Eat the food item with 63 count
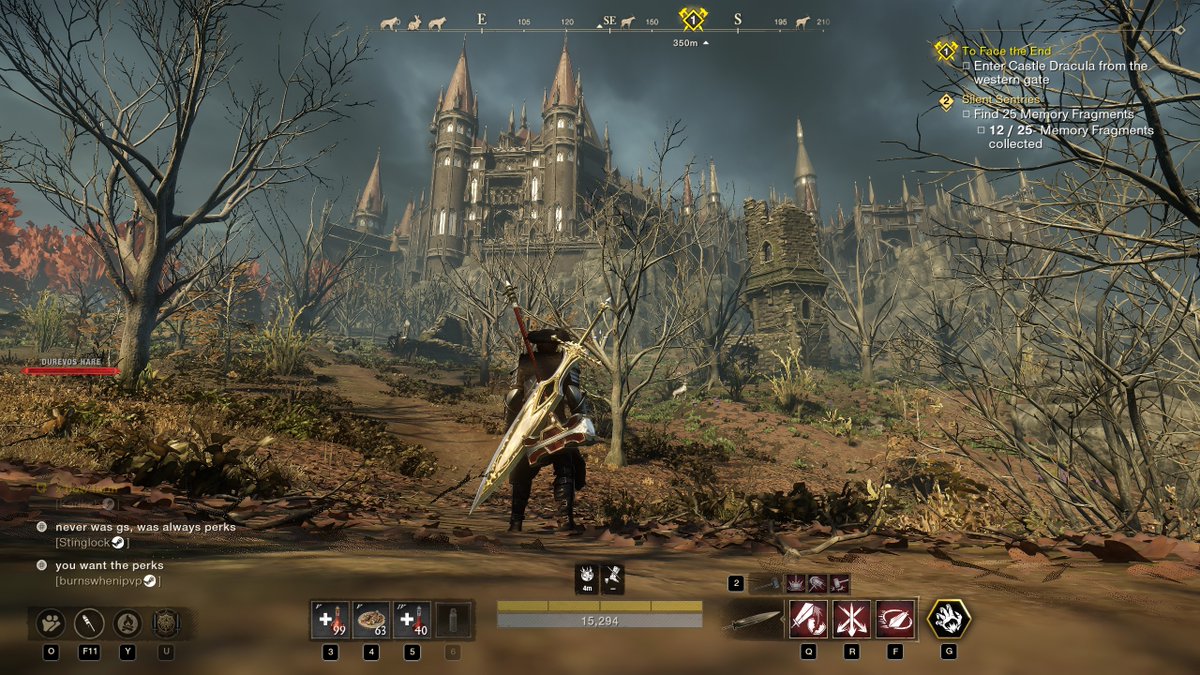This screenshot has height=675, width=1200. click(x=372, y=620)
